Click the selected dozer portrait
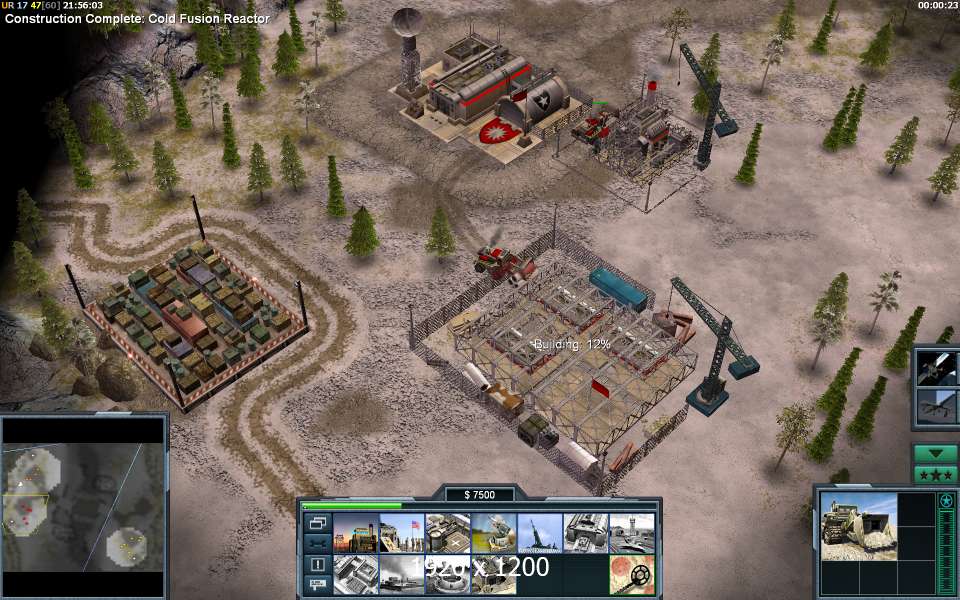The width and height of the screenshot is (960, 600). click(857, 523)
